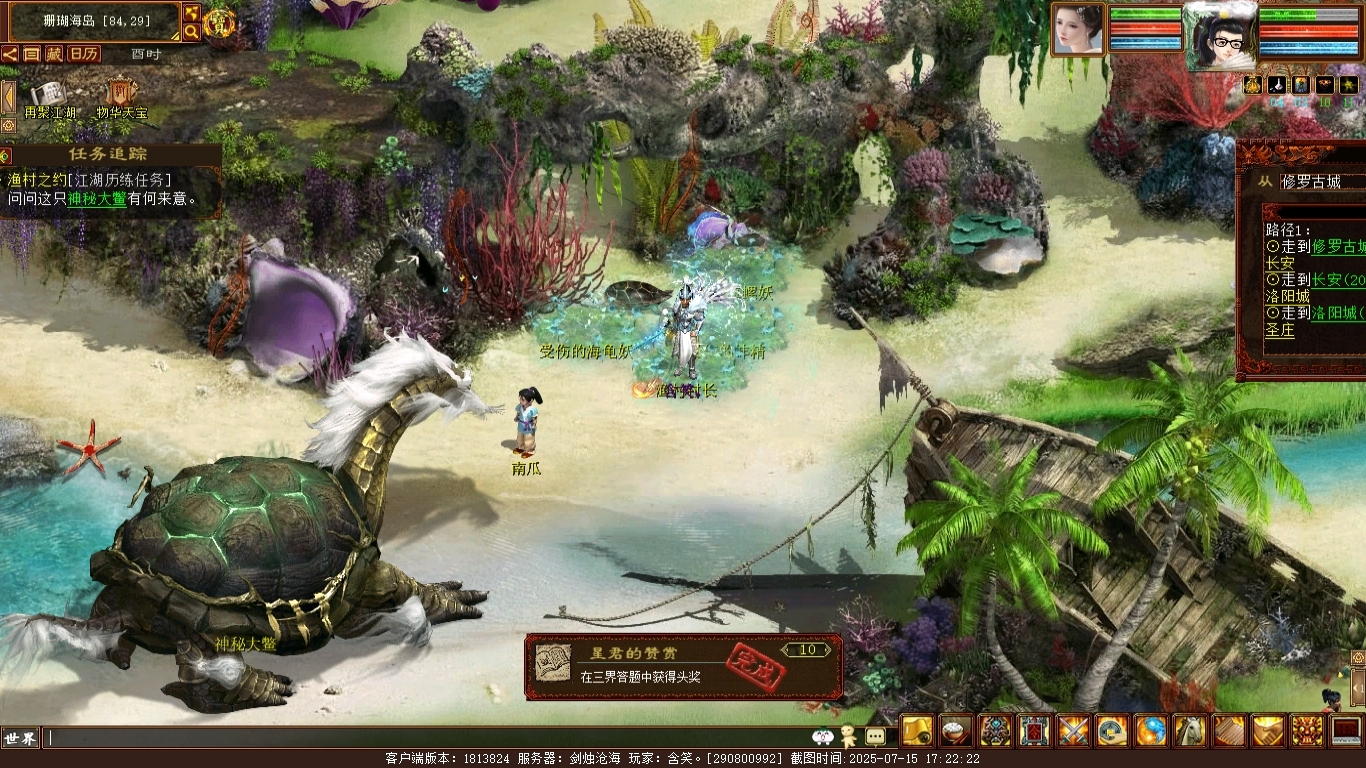Click the 神秘大鳖 link in the quest tracker
The height and width of the screenshot is (768, 1366).
(98, 199)
